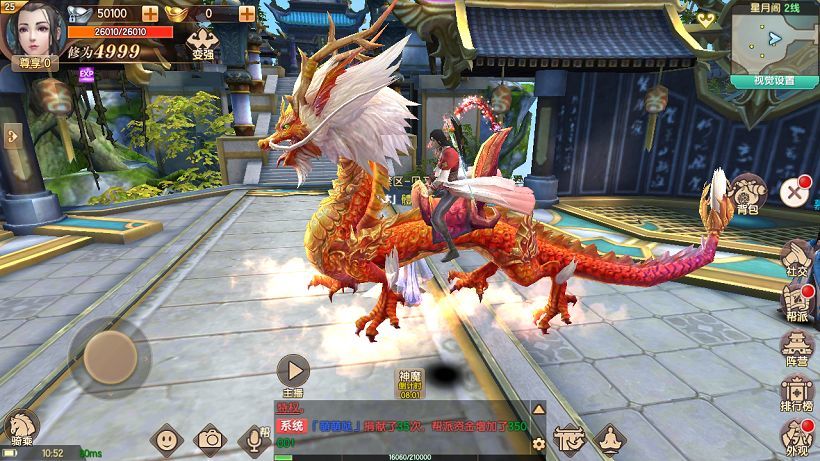Open the 尊享 VIP badge
The width and height of the screenshot is (820, 461).
click(30, 63)
